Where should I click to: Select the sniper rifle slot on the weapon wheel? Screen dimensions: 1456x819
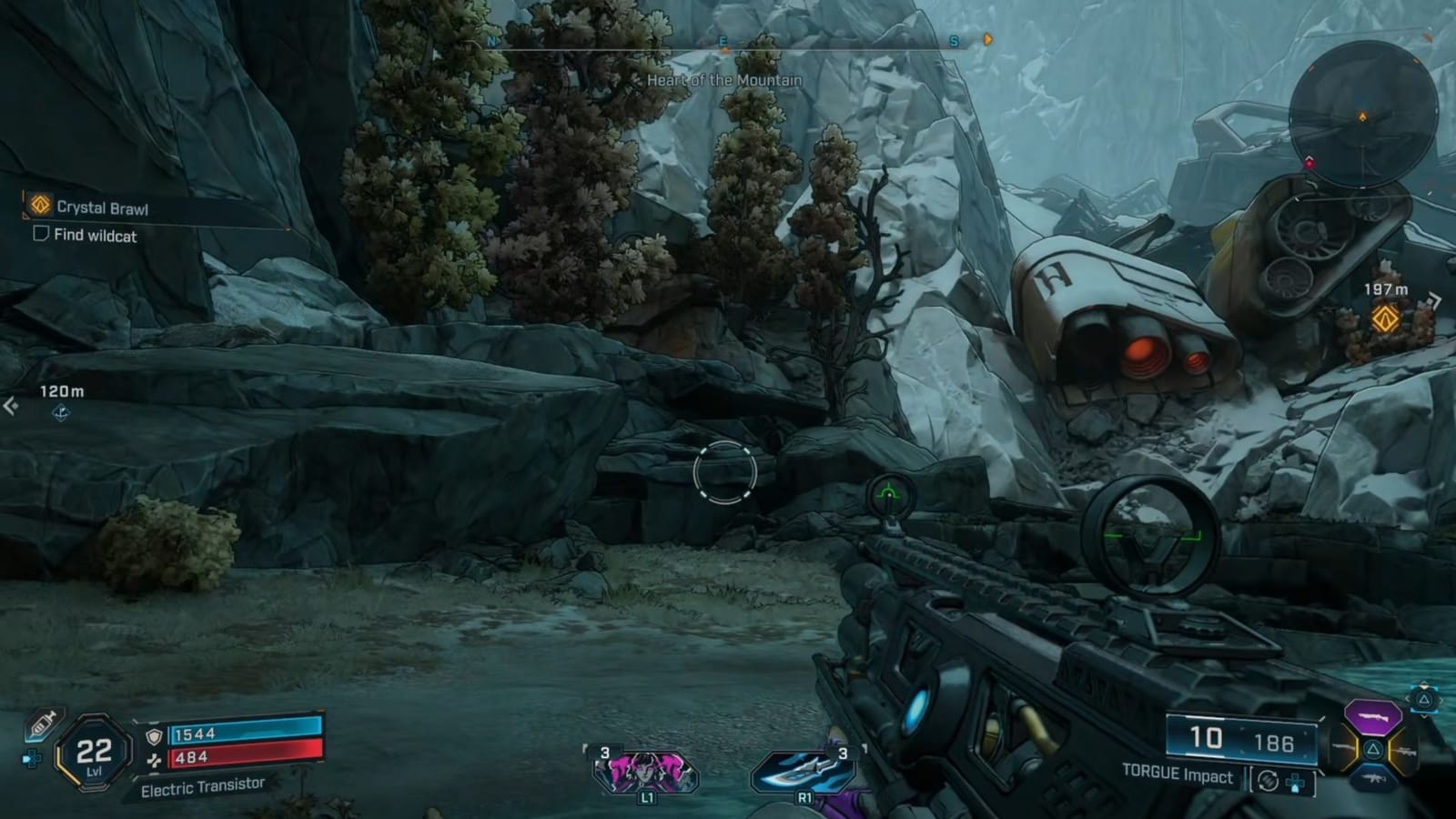[x=1406, y=749]
